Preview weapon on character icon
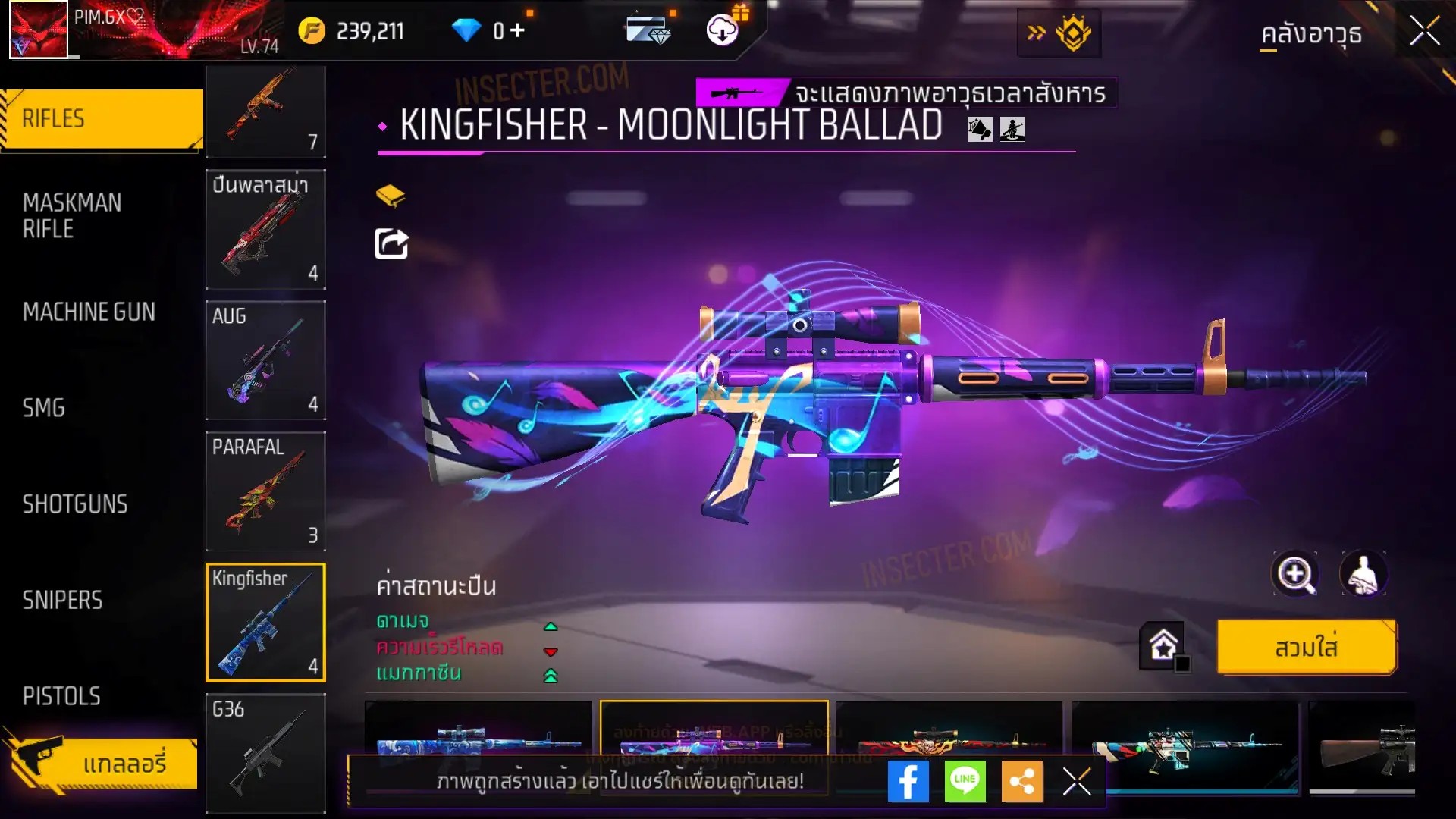The image size is (1456, 819). pyautogui.click(x=1363, y=574)
